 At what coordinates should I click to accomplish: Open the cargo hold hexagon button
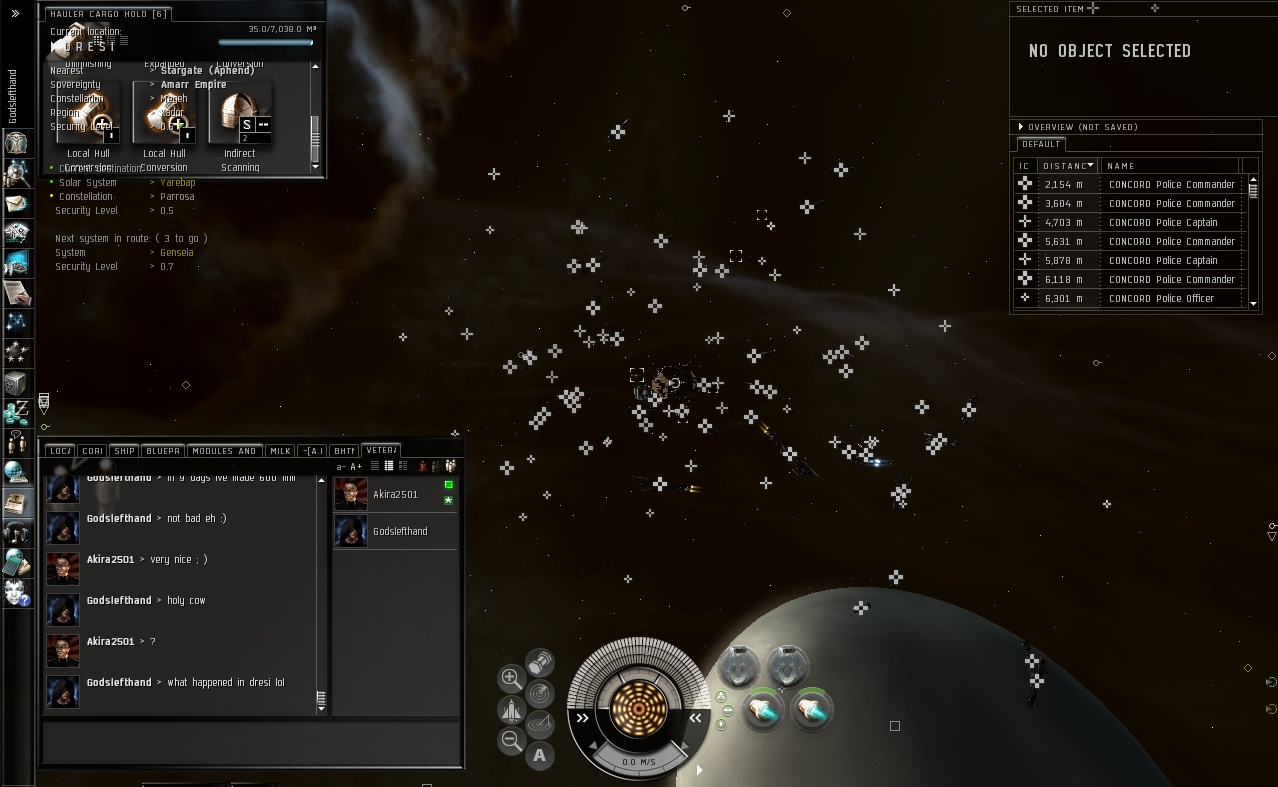click(540, 661)
